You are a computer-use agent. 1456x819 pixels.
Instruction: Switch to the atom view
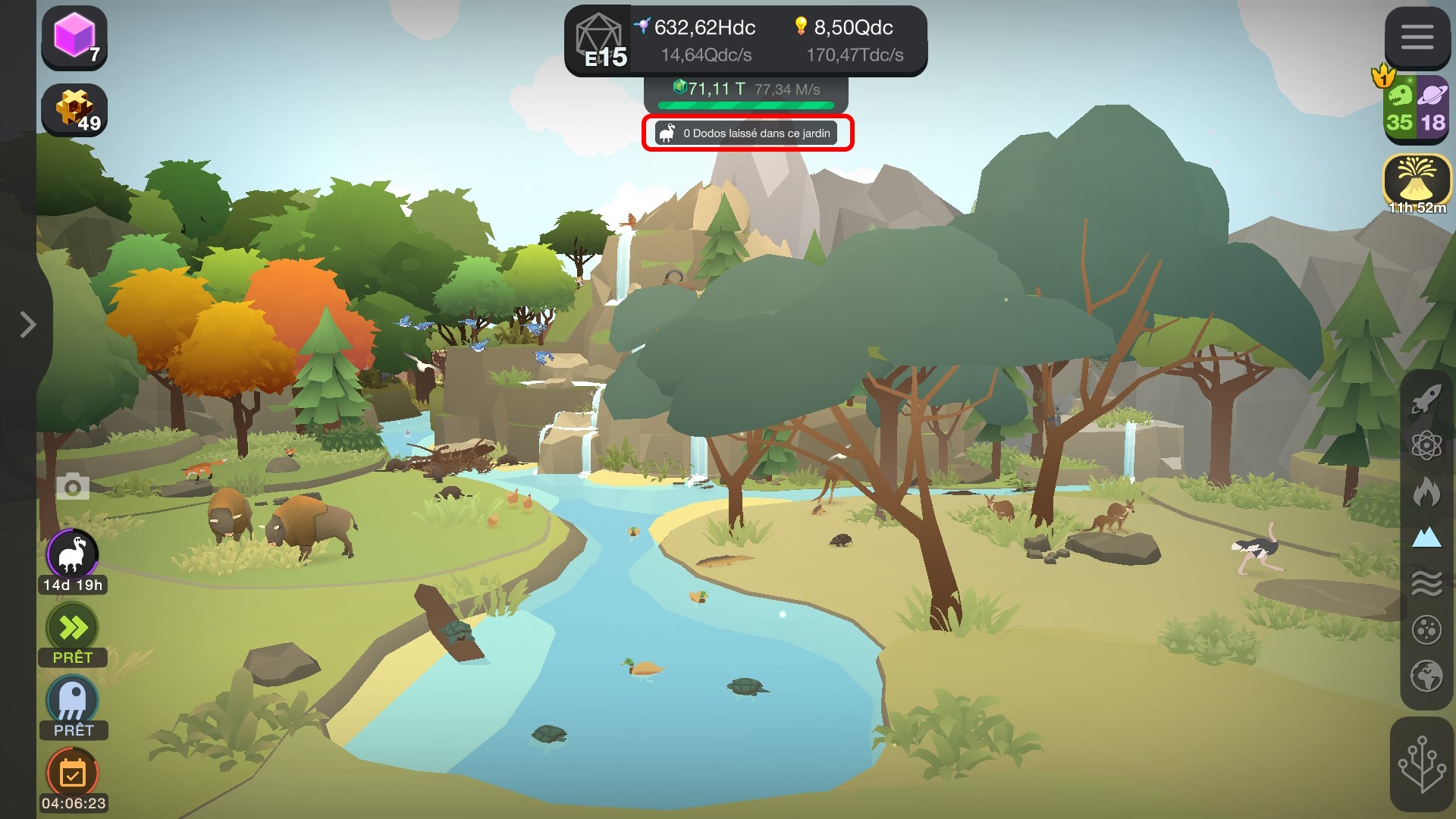point(1426,445)
